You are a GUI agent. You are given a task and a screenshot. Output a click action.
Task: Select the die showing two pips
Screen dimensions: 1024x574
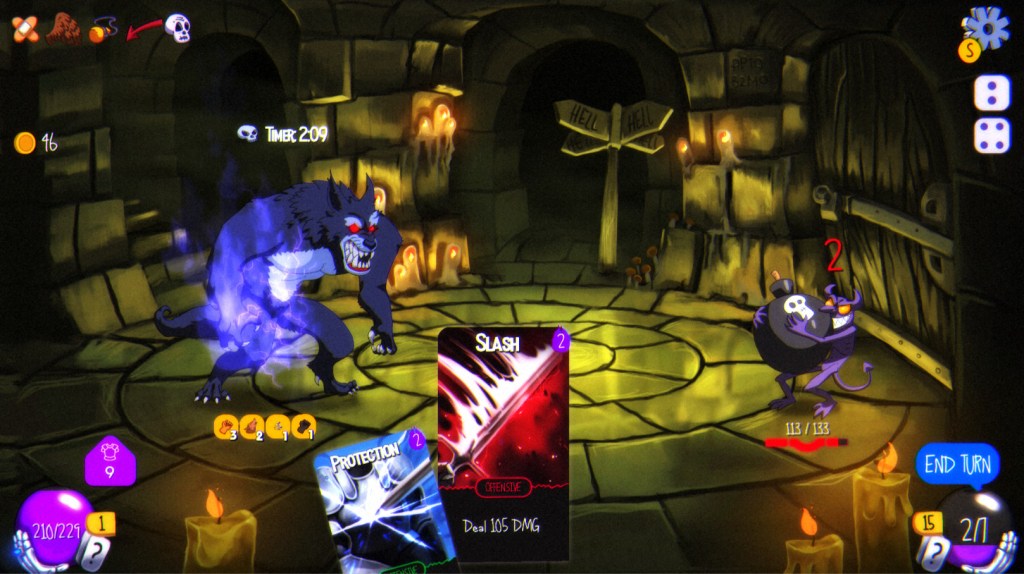tap(991, 93)
